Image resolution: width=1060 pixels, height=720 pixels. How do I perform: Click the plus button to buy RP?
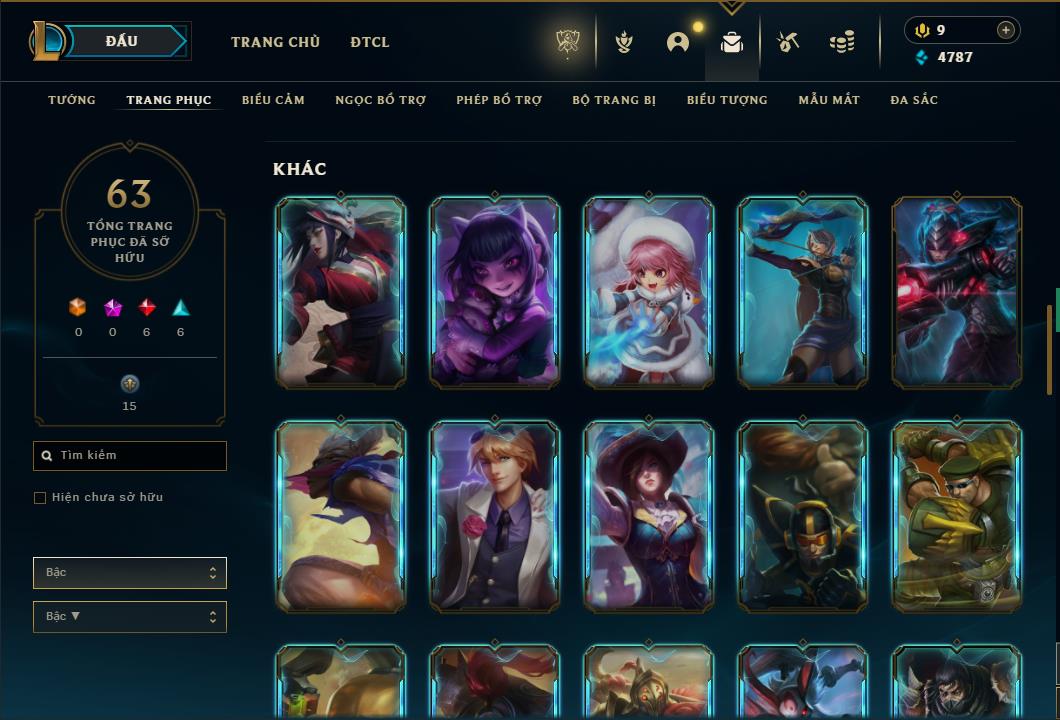1006,30
